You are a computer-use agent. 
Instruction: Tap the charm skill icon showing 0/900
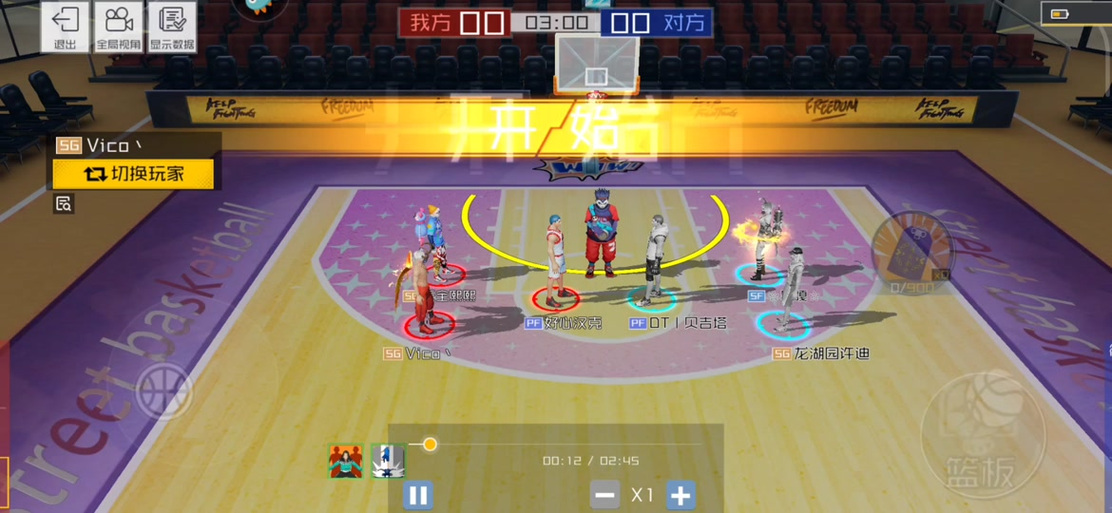(x=911, y=250)
